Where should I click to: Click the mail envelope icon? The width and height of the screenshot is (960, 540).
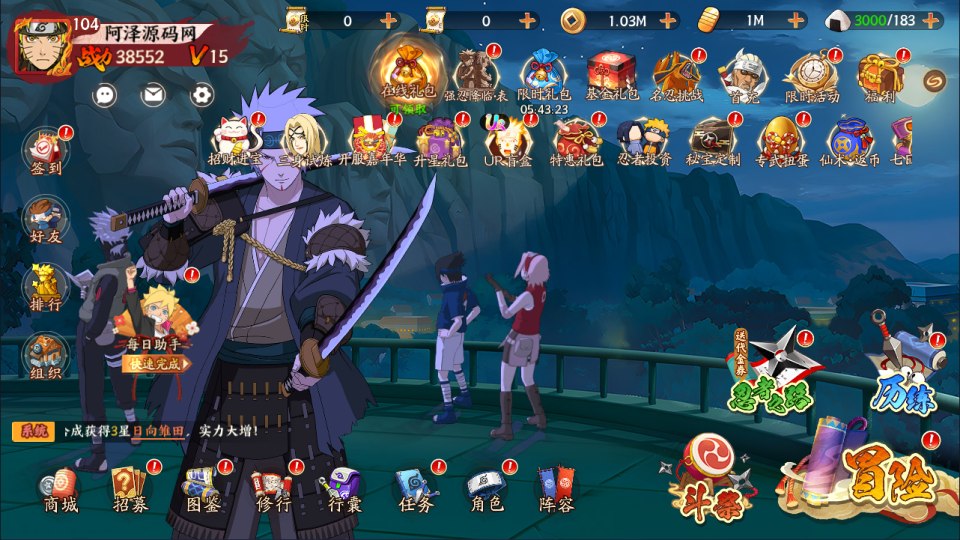153,95
